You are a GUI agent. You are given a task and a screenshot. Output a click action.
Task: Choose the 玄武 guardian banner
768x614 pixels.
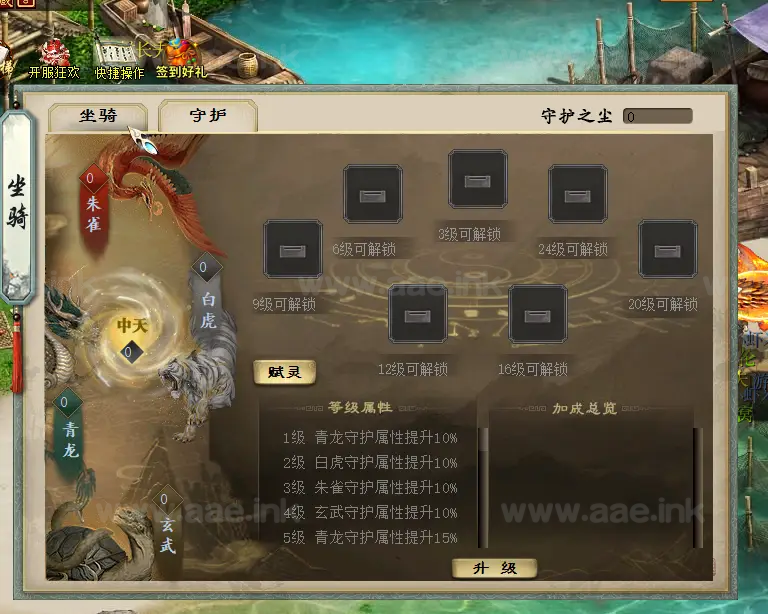tap(166, 528)
